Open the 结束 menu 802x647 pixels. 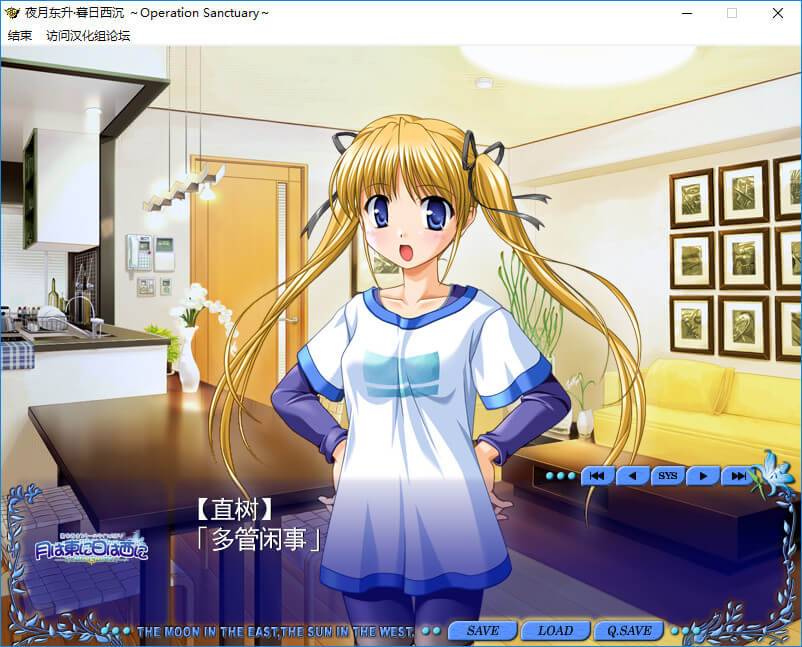[x=20, y=35]
